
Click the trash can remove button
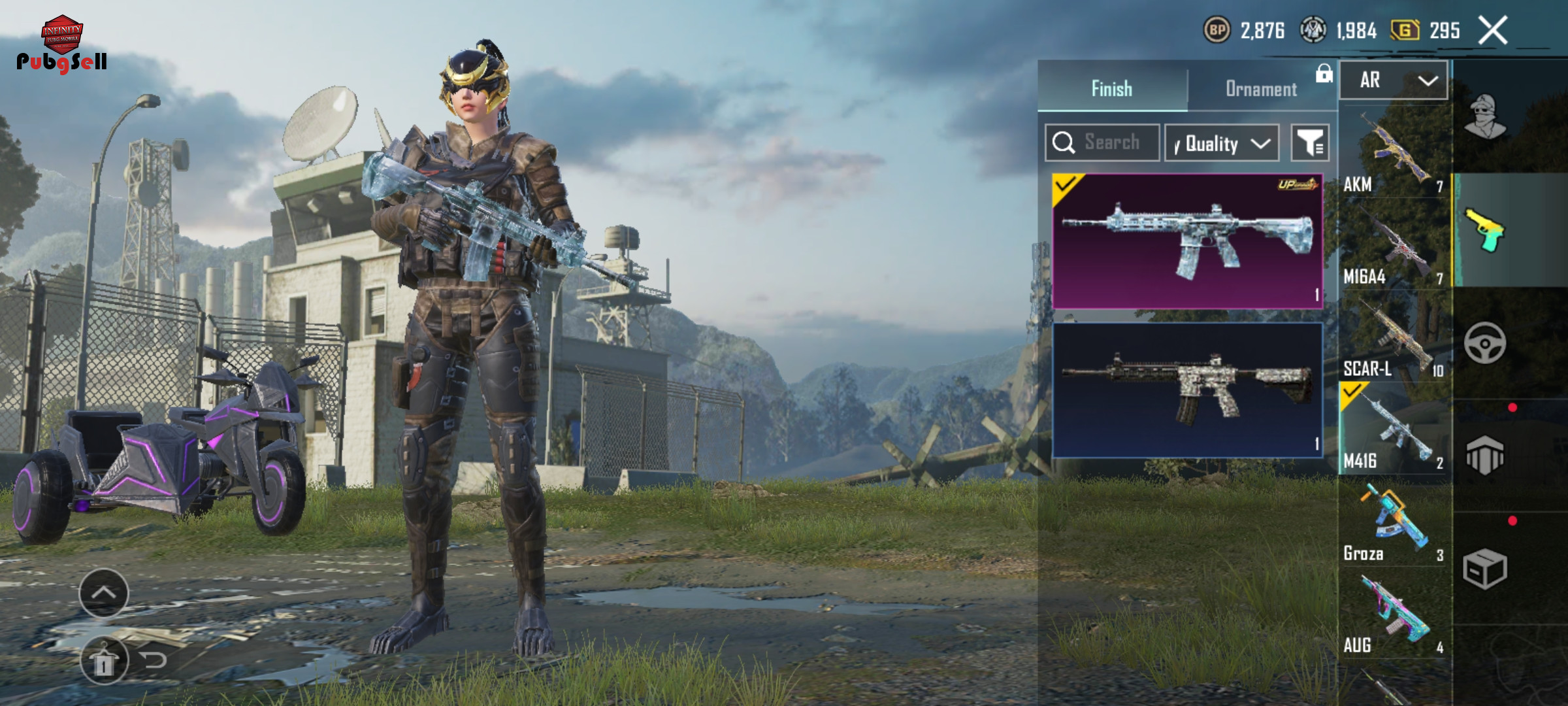tap(103, 662)
